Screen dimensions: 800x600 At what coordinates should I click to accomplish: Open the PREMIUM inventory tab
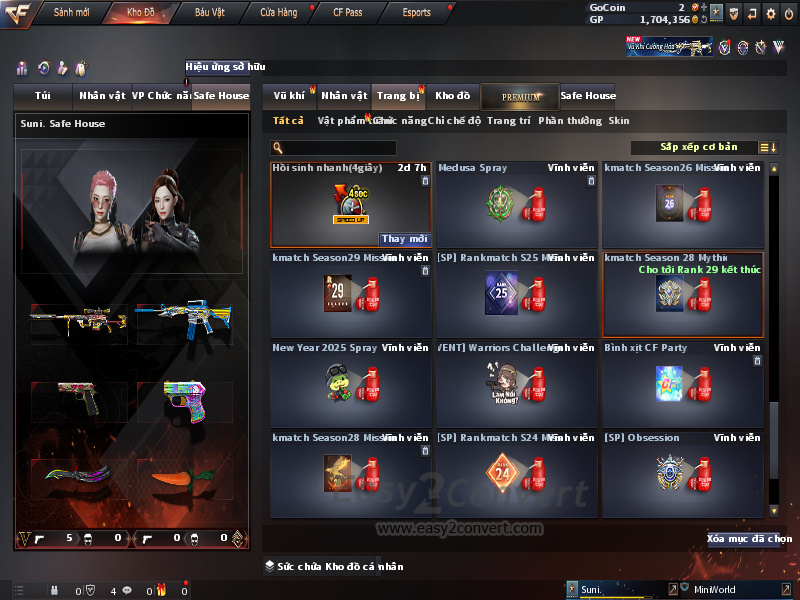coord(520,96)
